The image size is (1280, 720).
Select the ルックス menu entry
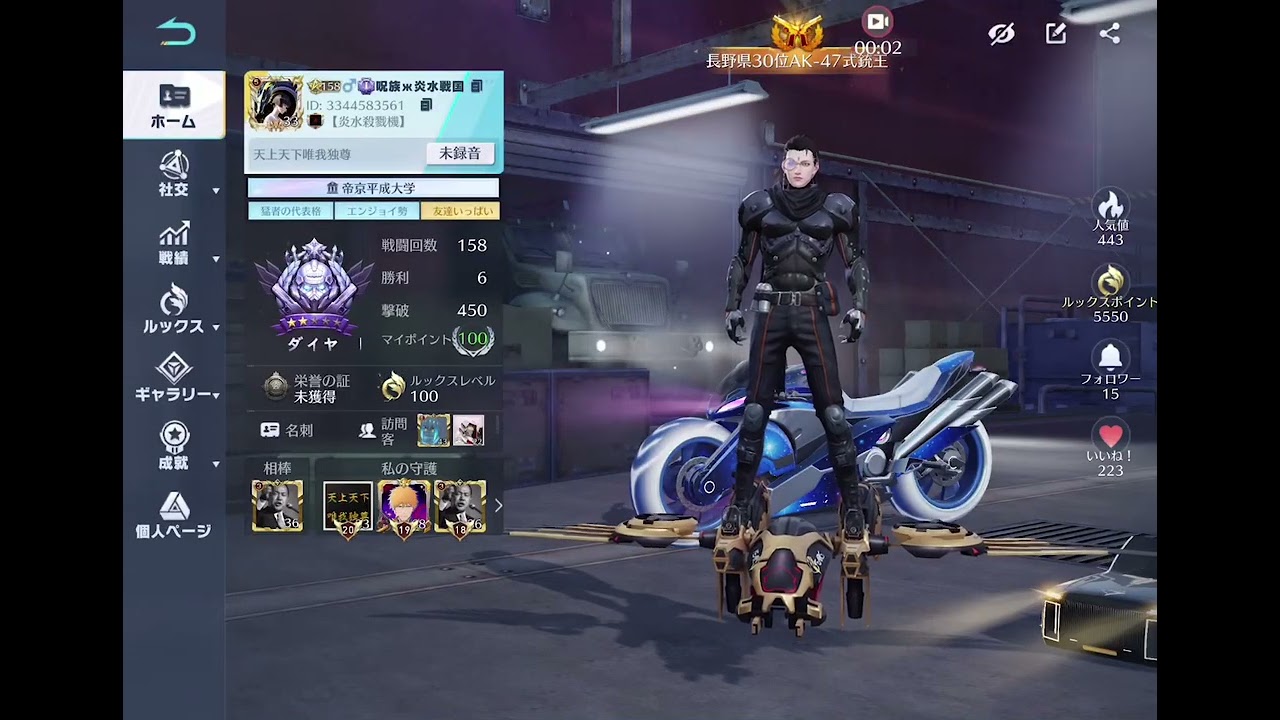(x=174, y=310)
